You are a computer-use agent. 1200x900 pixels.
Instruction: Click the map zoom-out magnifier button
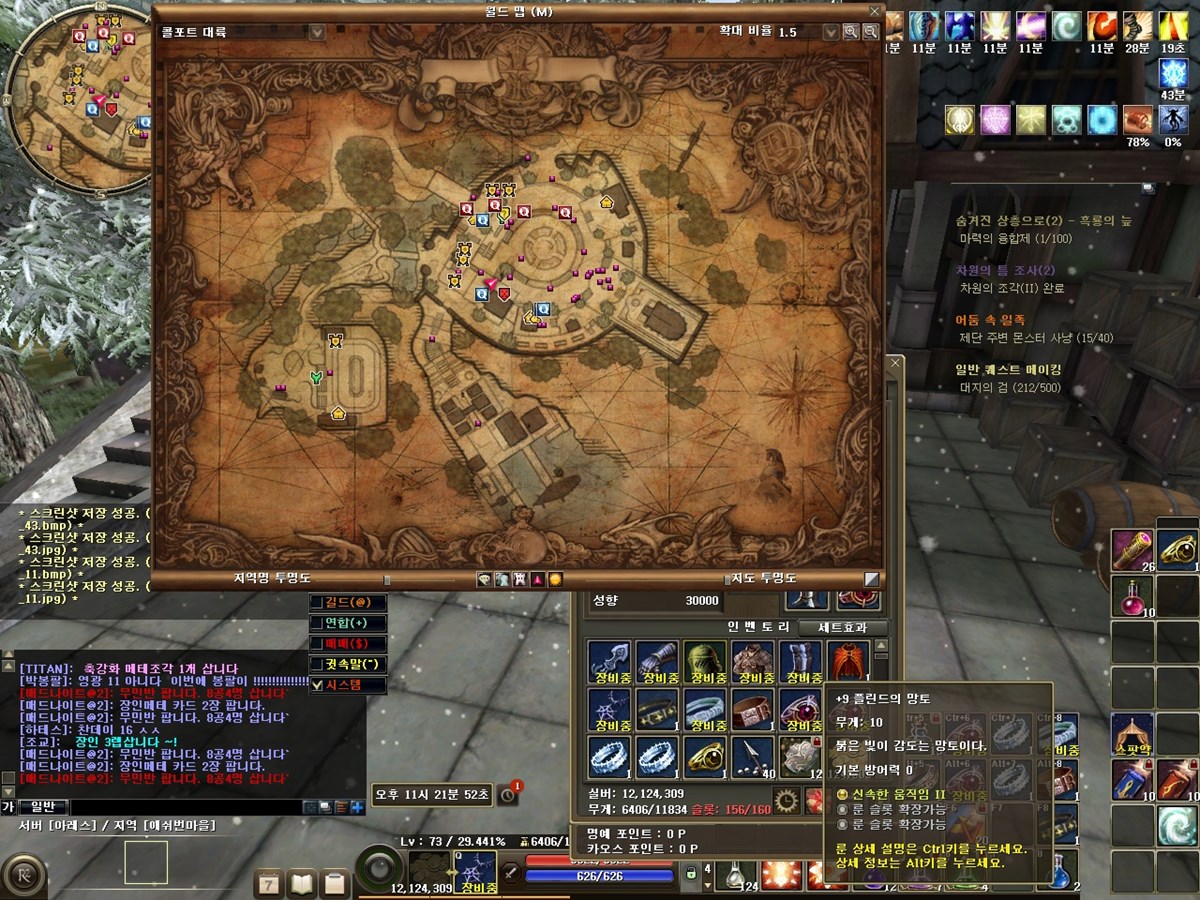coord(871,32)
